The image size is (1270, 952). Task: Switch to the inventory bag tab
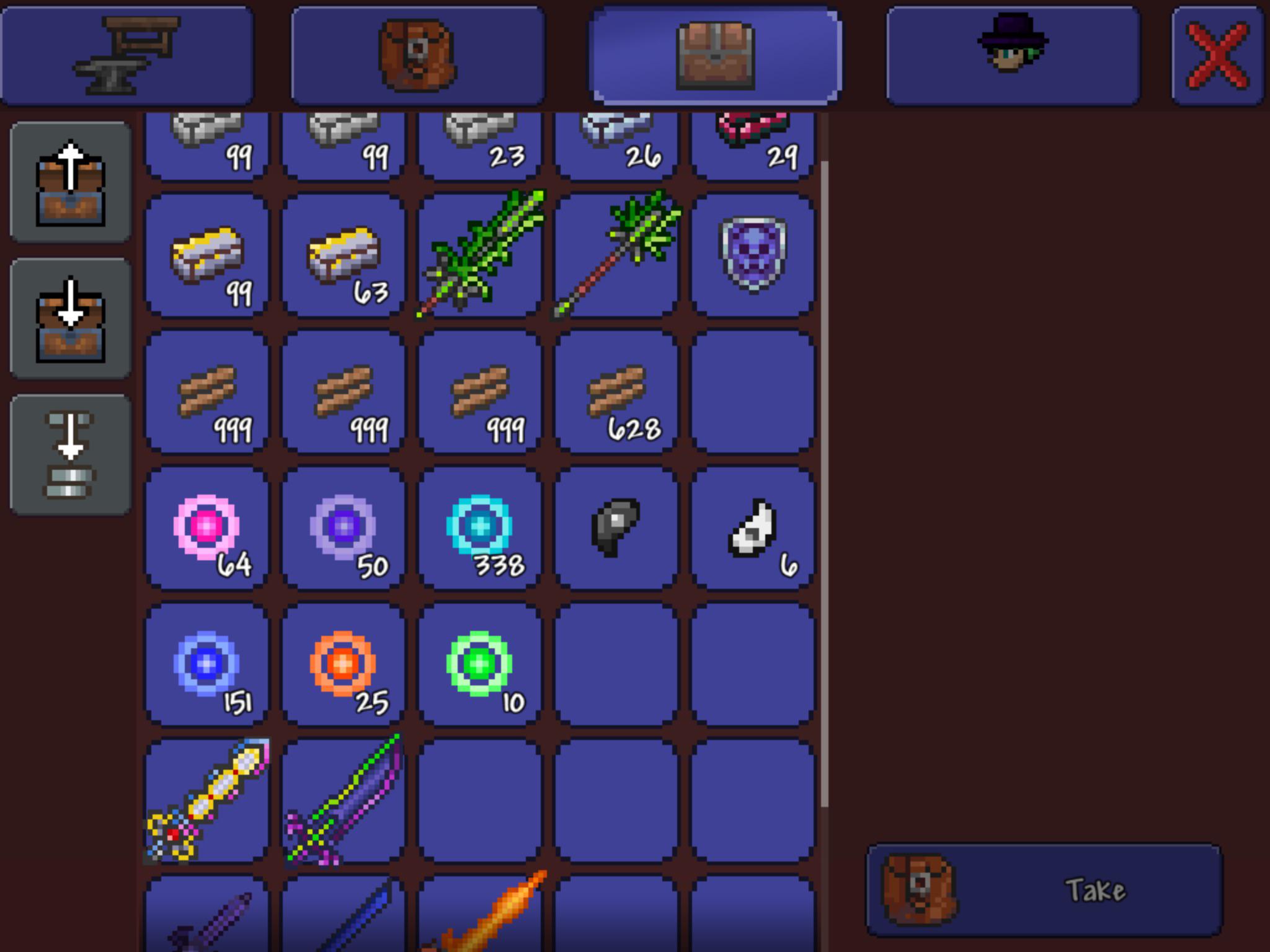click(x=417, y=53)
